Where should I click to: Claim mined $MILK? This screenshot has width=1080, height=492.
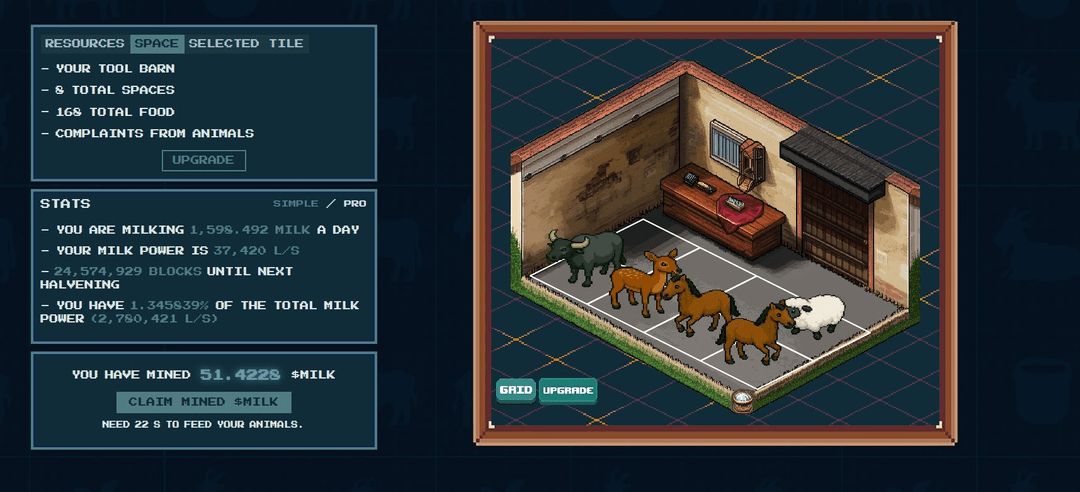pyautogui.click(x=203, y=402)
